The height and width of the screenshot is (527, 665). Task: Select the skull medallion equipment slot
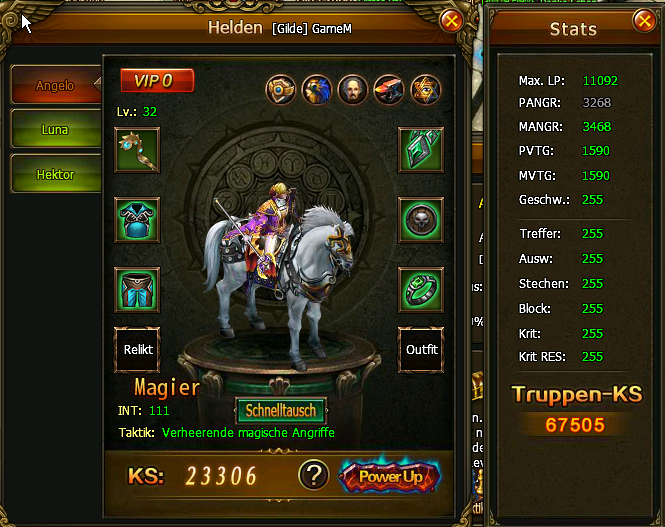tap(421, 220)
